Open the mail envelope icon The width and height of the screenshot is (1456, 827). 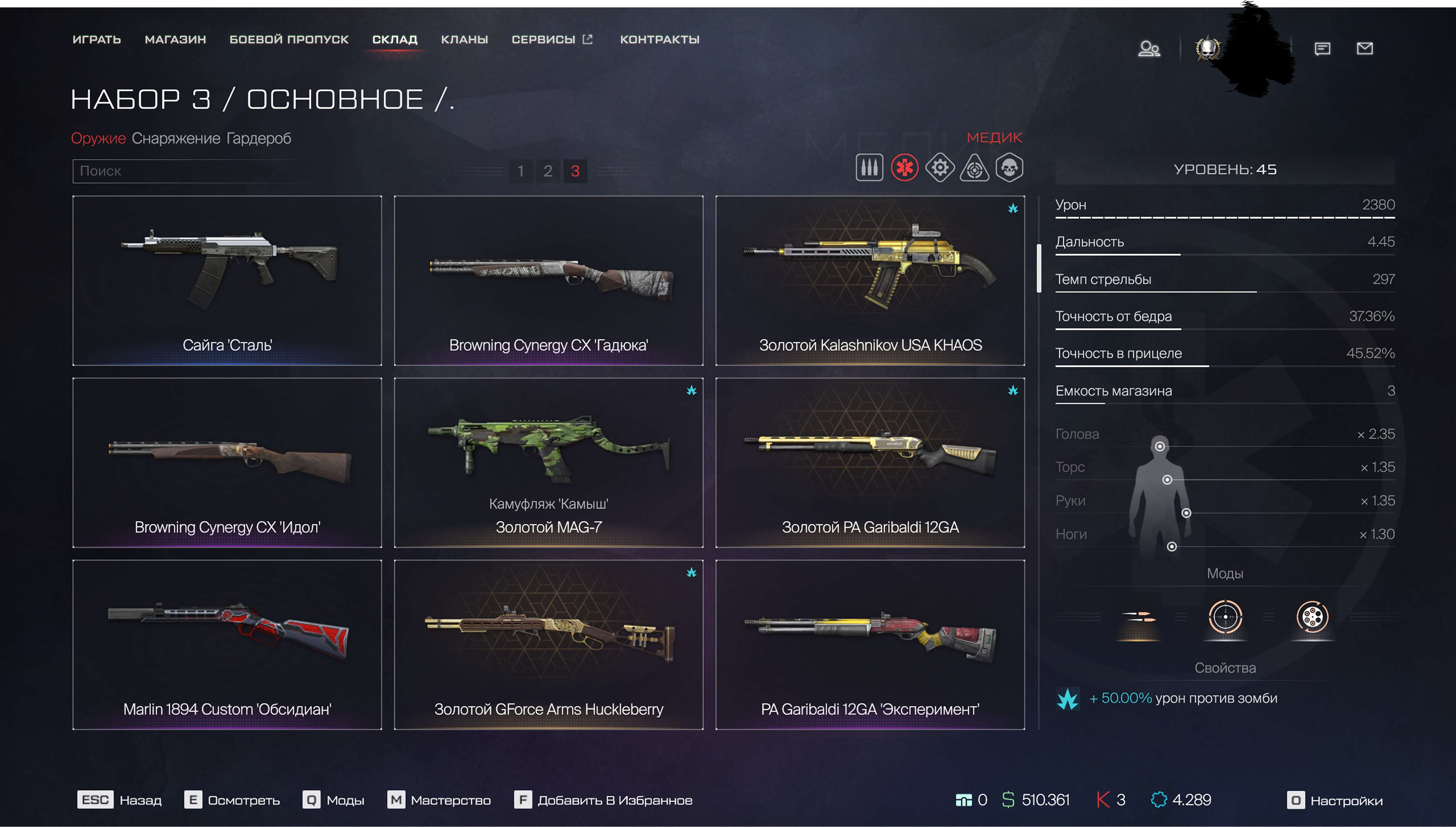pos(1365,49)
